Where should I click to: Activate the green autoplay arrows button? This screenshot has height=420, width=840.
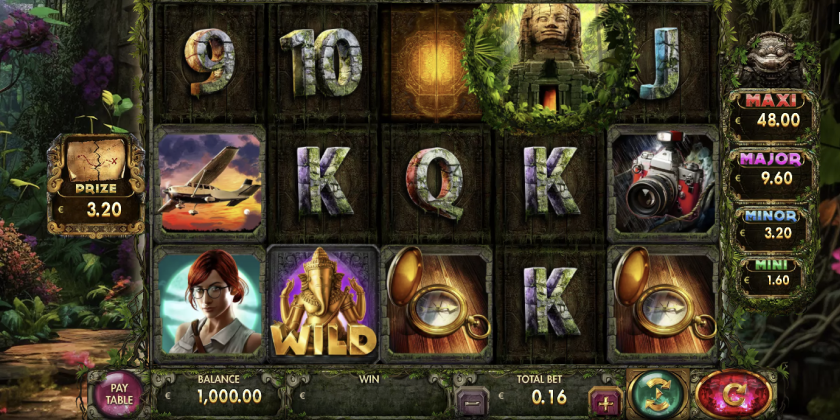pos(657,392)
